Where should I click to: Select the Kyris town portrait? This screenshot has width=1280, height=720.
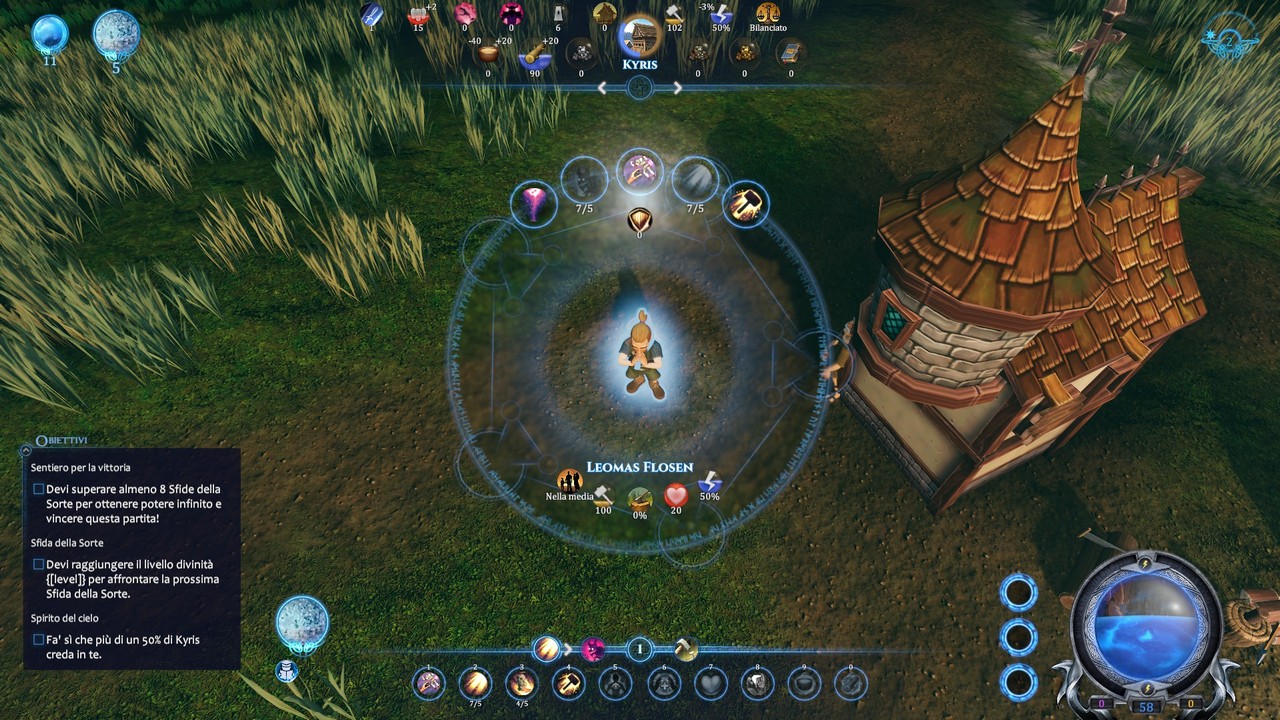[x=640, y=37]
